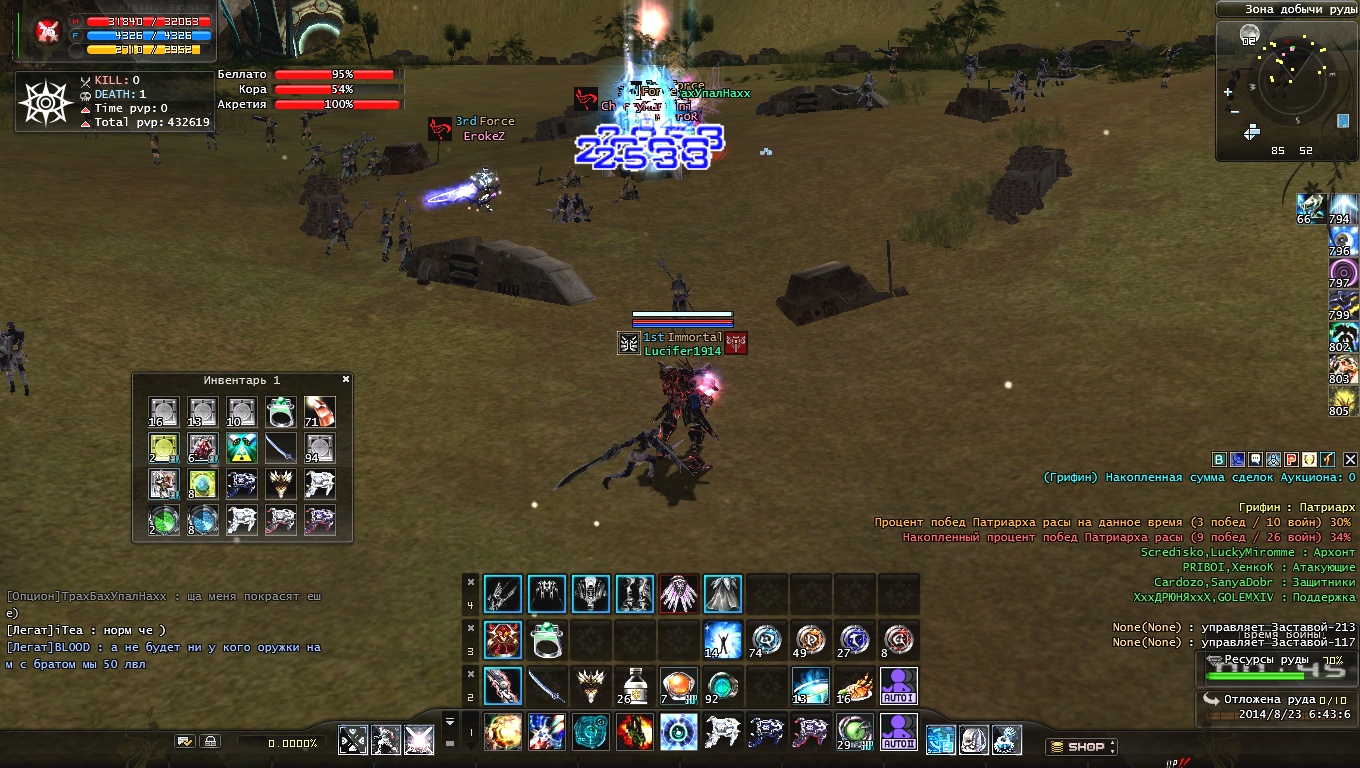Pick the red crystal stack of 71
Screen dimensions: 1360x768
[x=320, y=412]
